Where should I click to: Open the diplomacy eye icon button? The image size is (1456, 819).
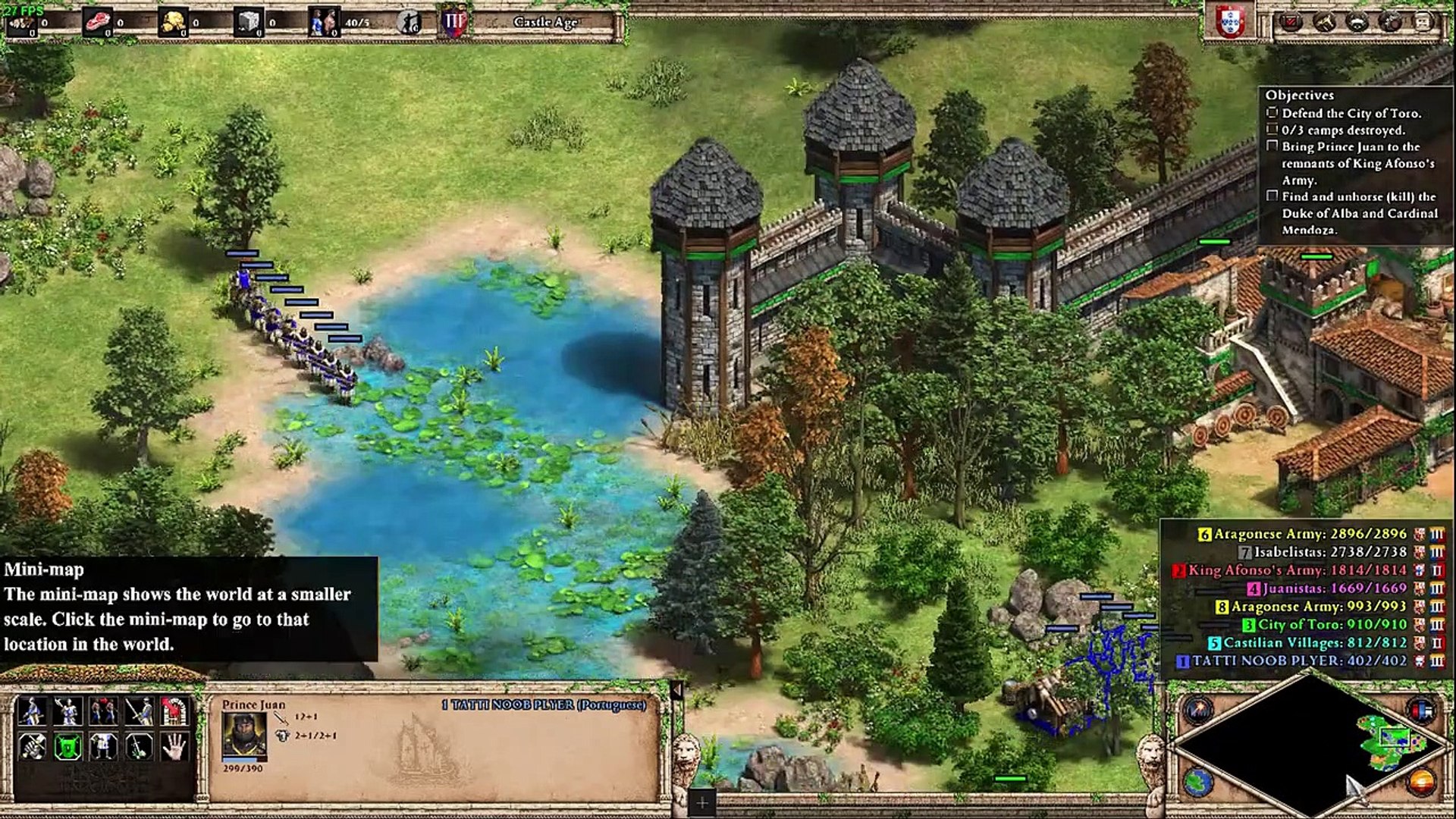pyautogui.click(x=1357, y=21)
